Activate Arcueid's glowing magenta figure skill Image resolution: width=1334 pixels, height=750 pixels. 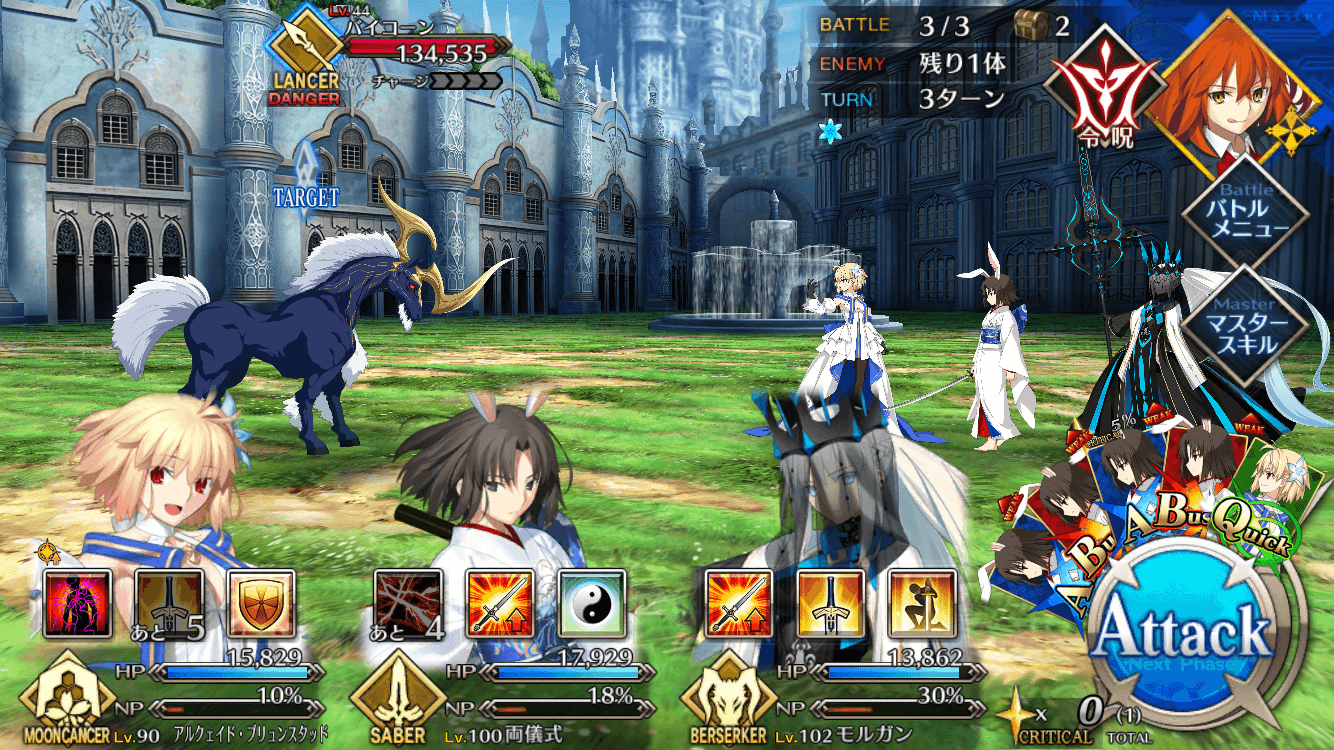point(77,604)
